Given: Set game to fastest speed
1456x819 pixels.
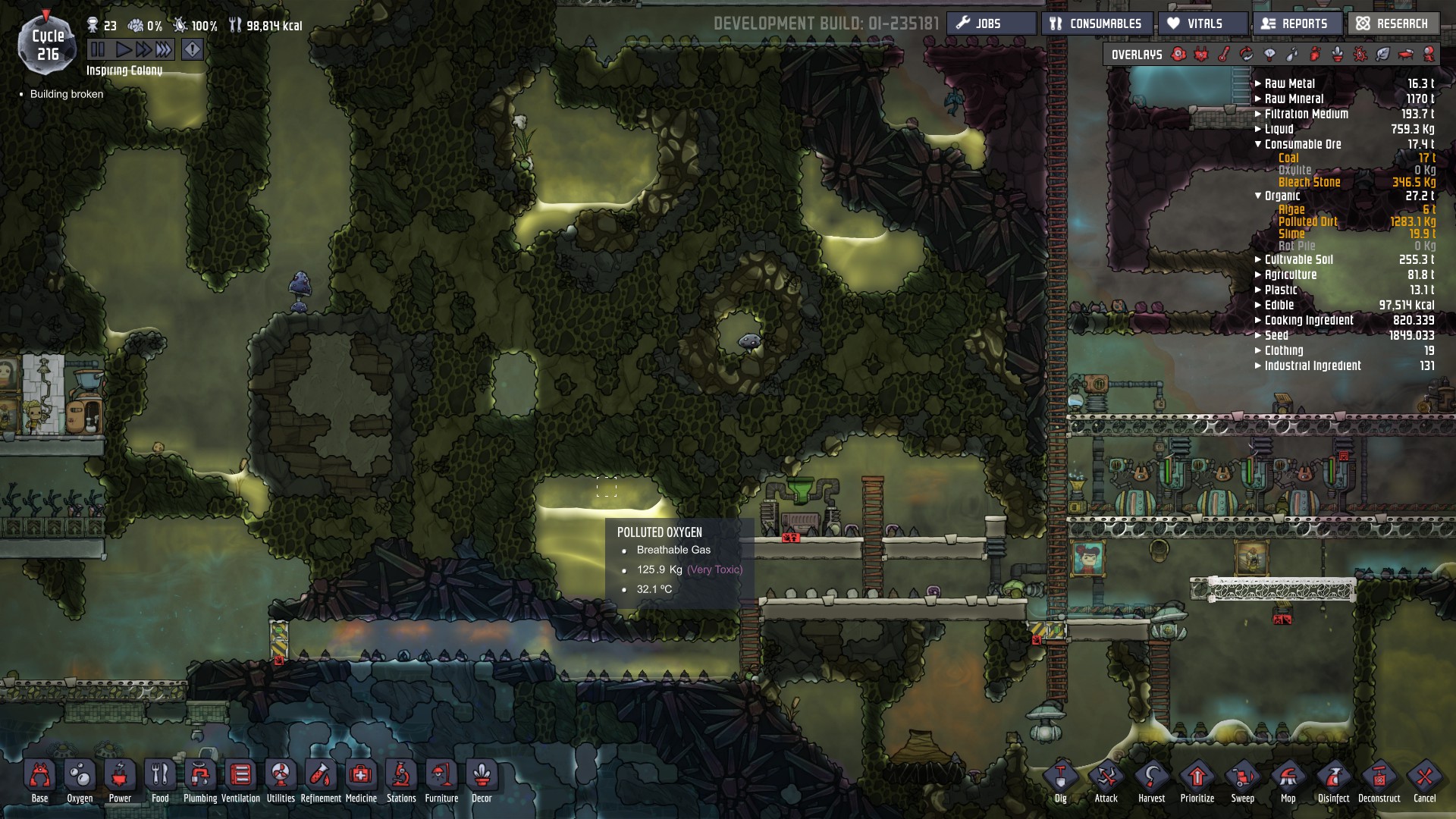Looking at the screenshot, I should [164, 50].
